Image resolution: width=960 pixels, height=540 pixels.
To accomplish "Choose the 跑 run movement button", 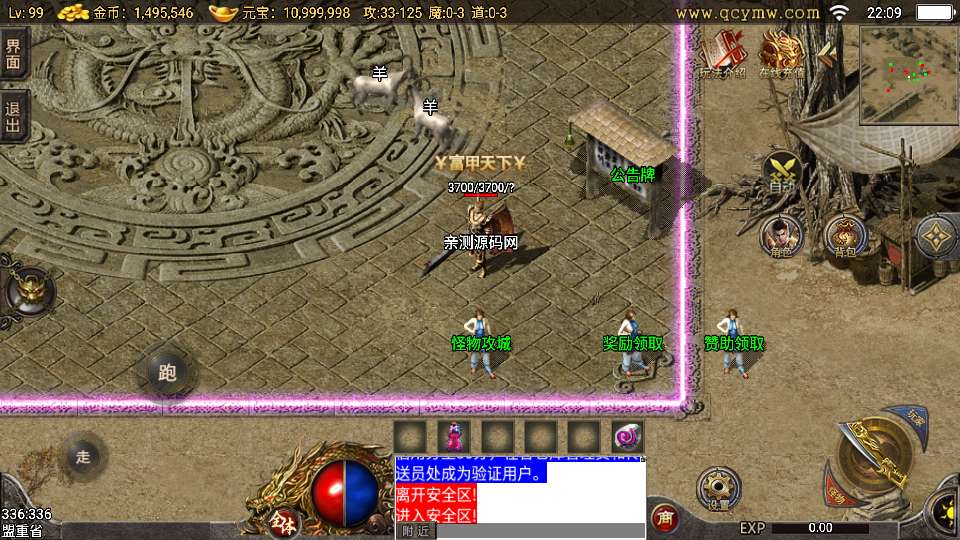I will pyautogui.click(x=167, y=373).
